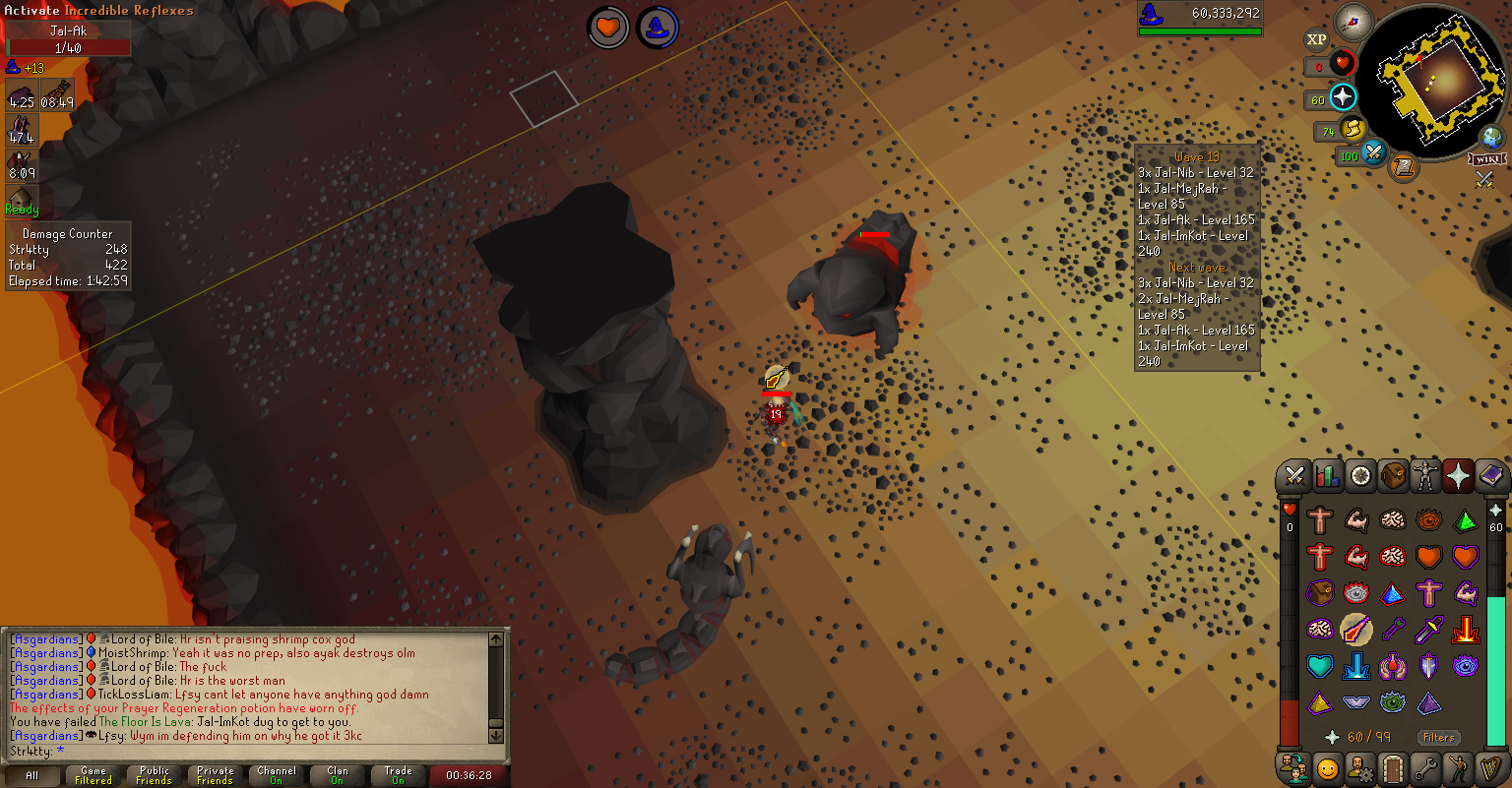This screenshot has height=788, width=1512.
Task: Toggle the run energy boot orb
Action: click(x=1352, y=130)
